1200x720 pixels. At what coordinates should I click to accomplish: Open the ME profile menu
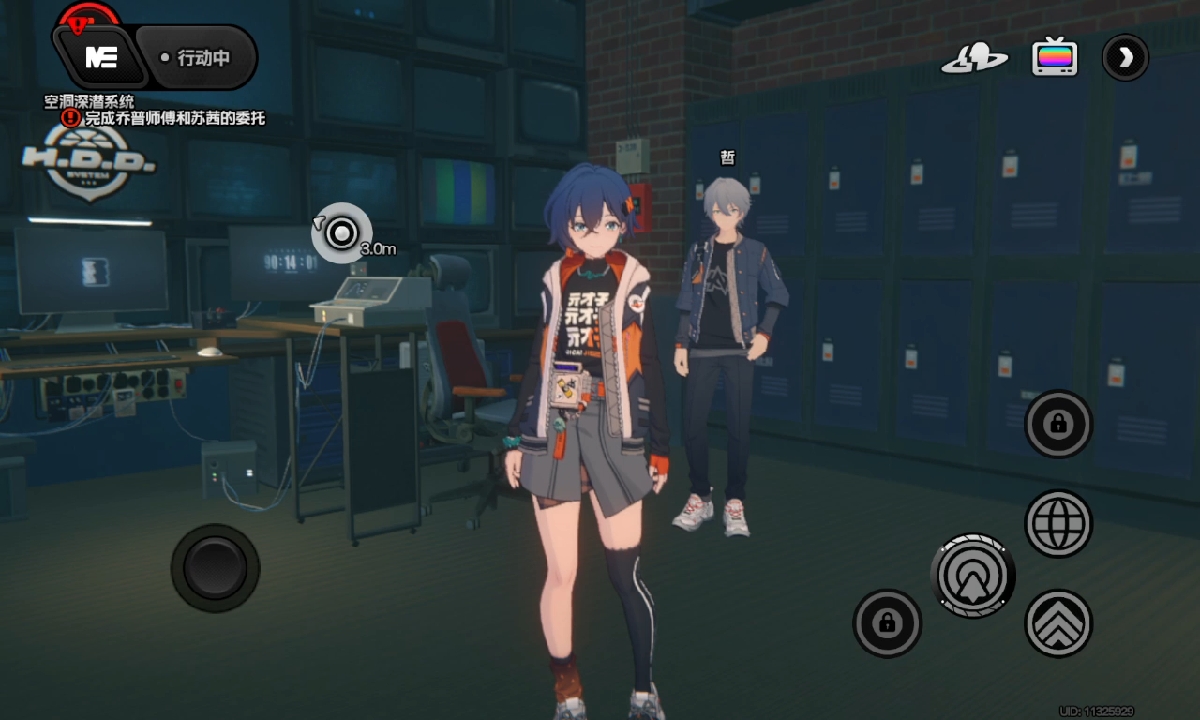pos(100,58)
